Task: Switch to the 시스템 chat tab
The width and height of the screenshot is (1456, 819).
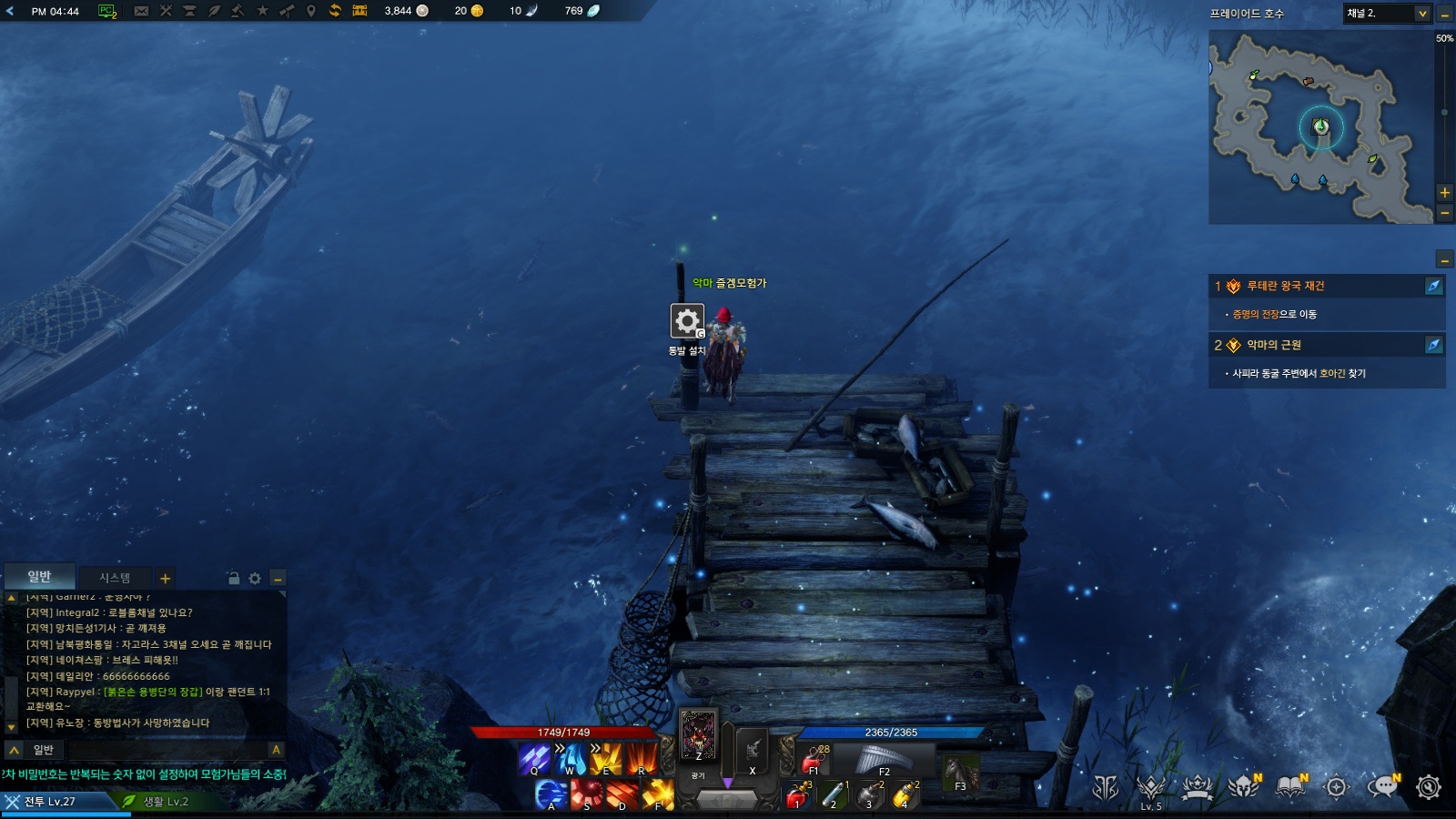Action: (x=115, y=578)
